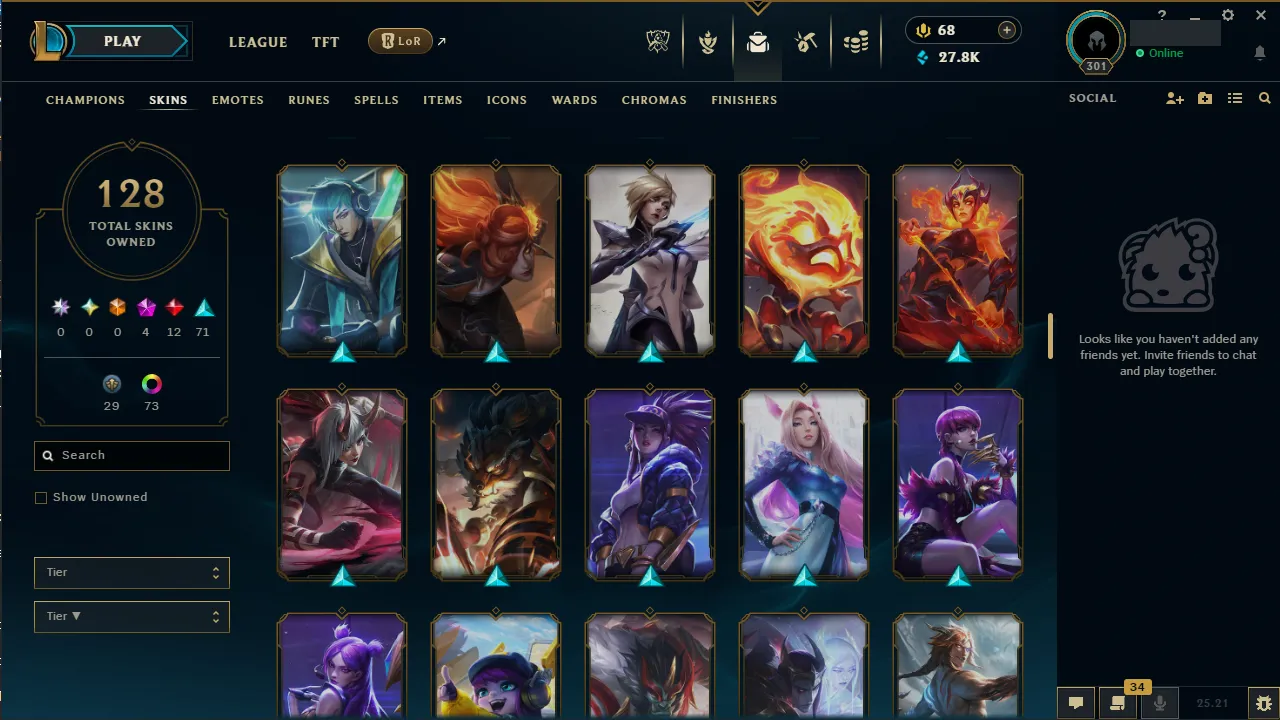Open the Store coins icon

(x=856, y=41)
